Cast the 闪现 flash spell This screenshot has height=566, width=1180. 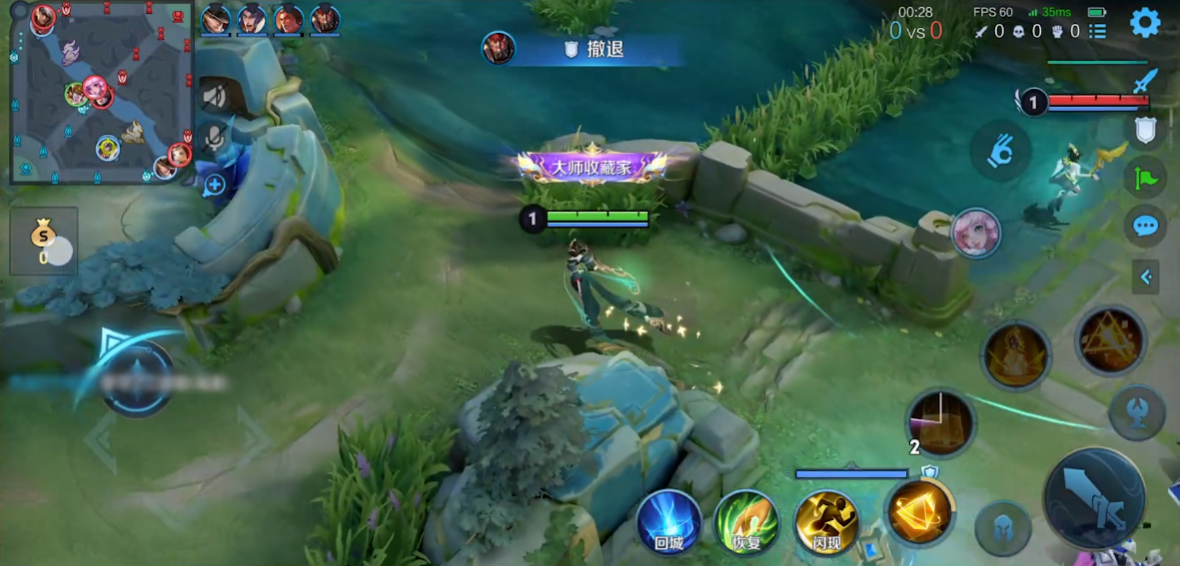[826, 522]
